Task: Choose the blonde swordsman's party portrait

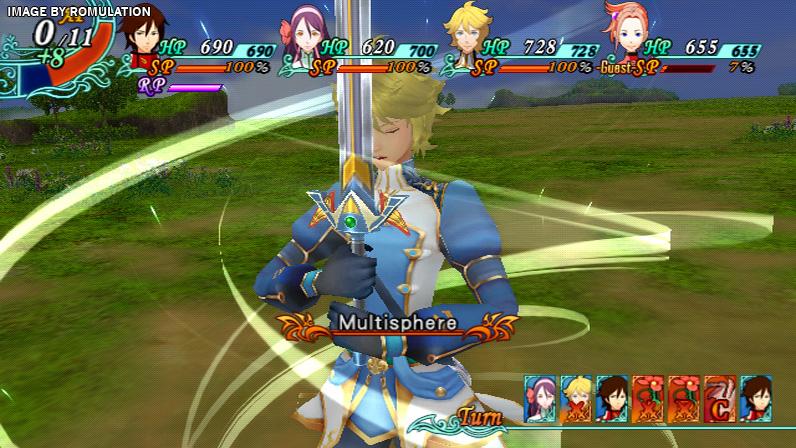Action: coord(465,42)
